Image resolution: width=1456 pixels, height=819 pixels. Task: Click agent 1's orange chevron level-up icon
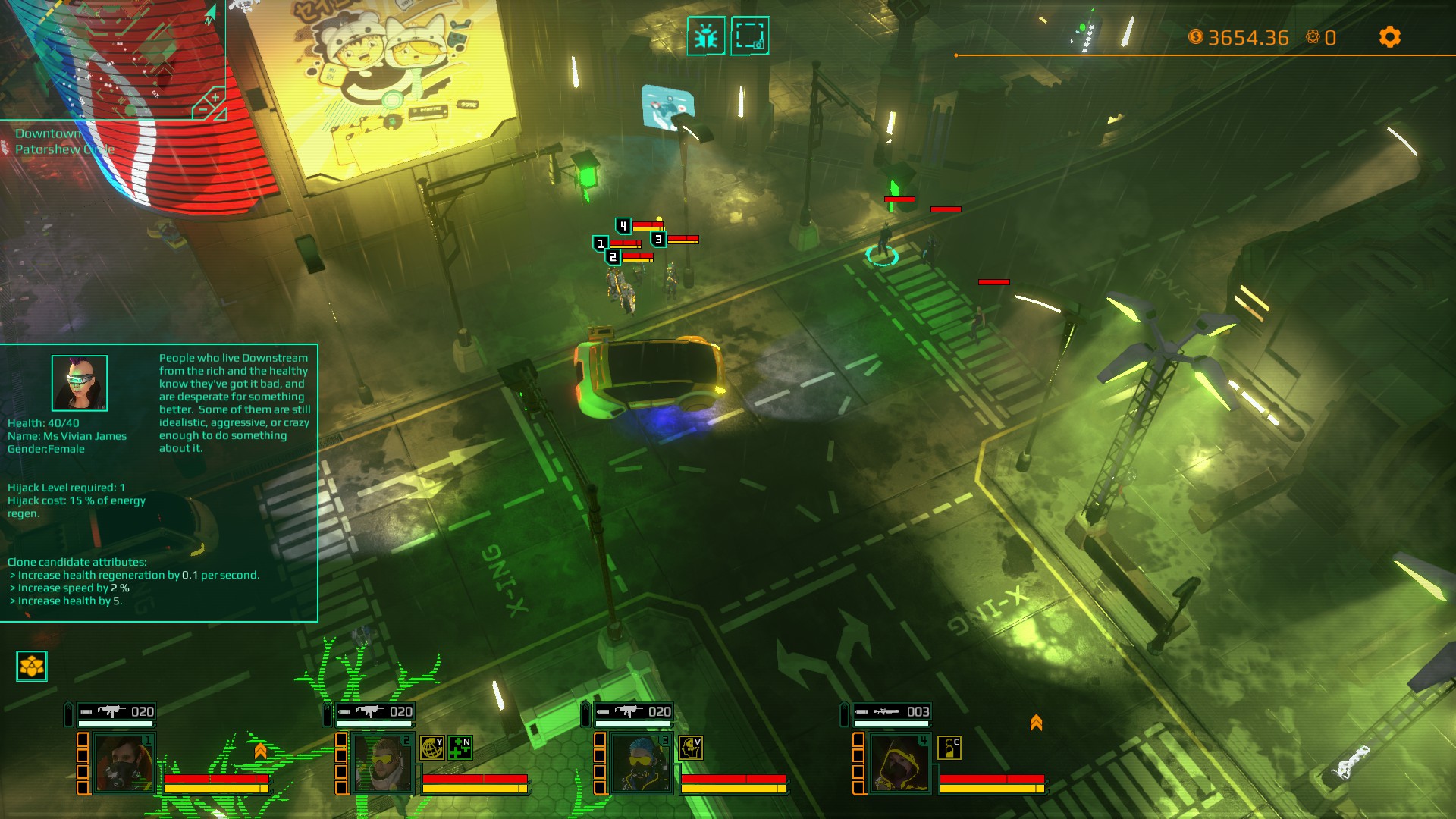260,751
